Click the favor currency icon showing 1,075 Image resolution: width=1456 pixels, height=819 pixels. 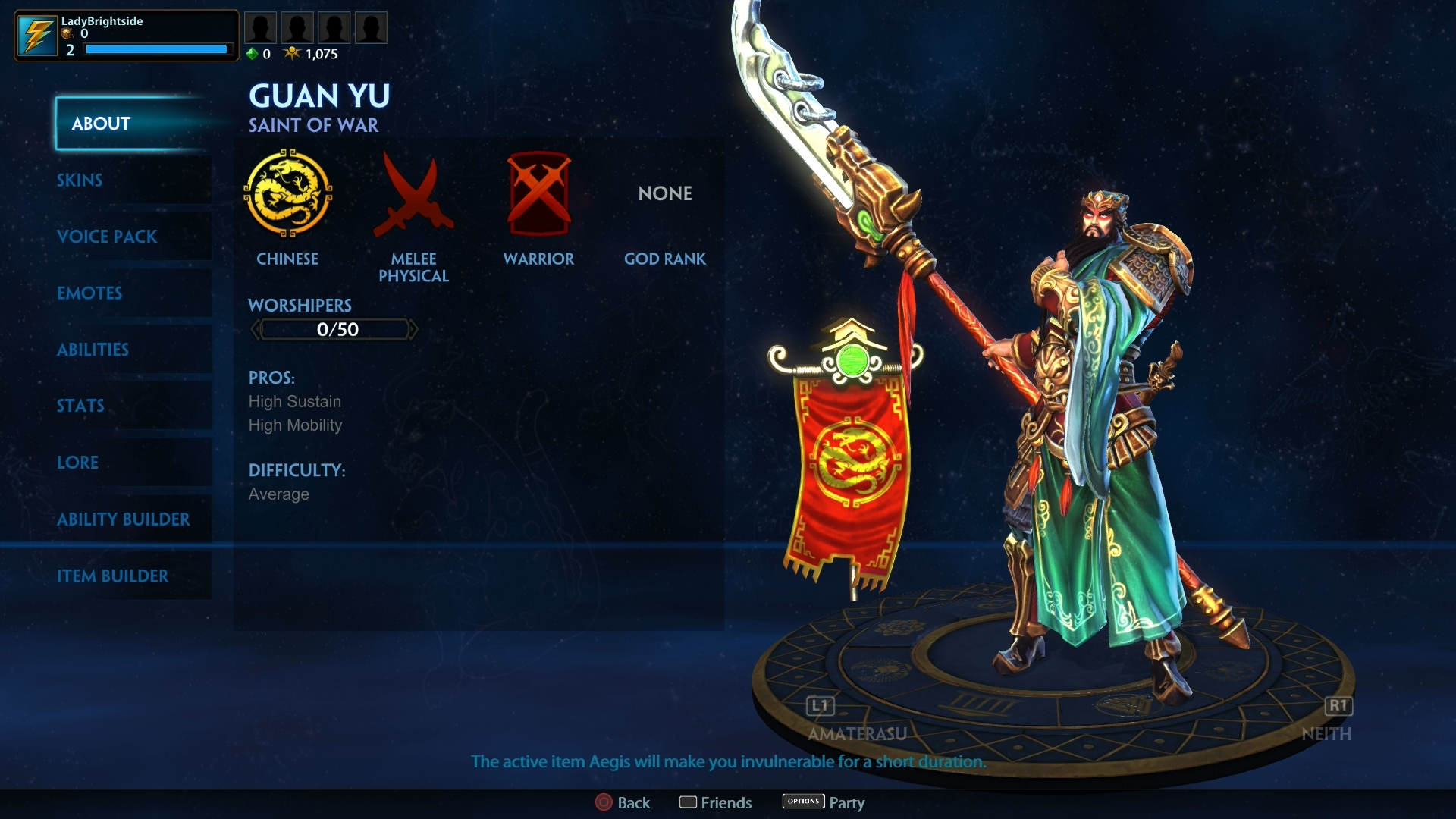[x=292, y=52]
